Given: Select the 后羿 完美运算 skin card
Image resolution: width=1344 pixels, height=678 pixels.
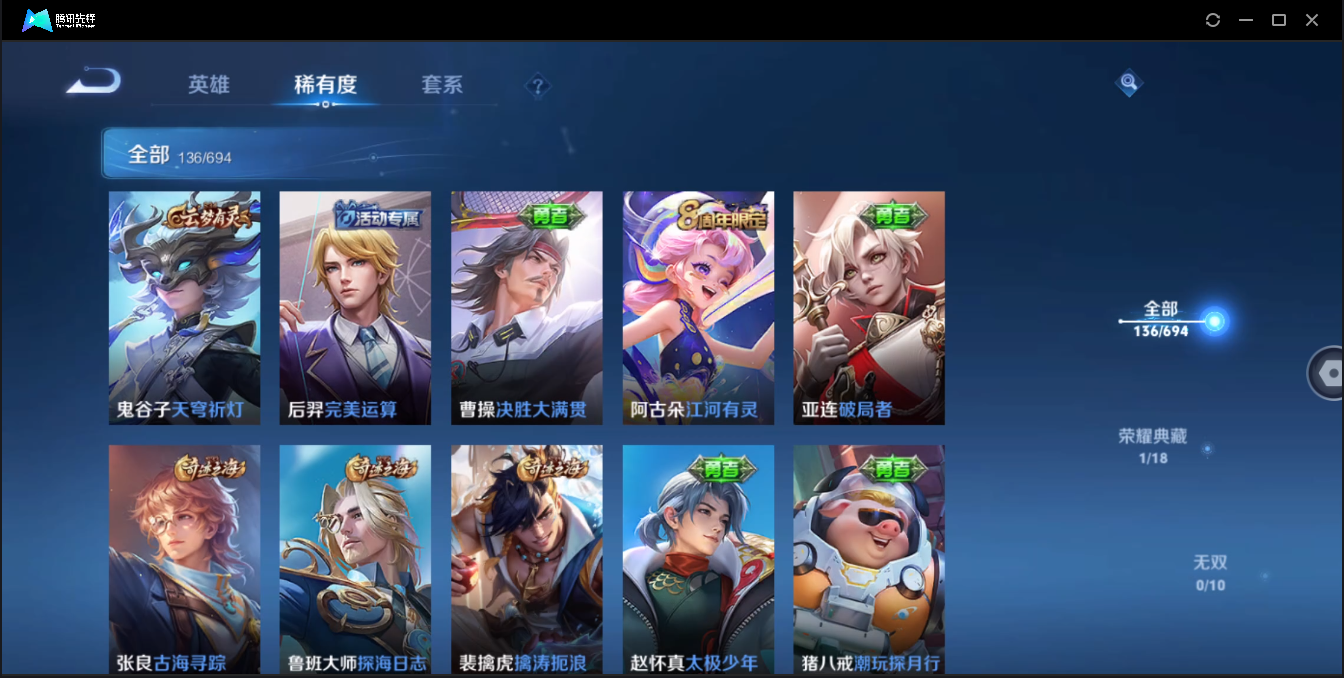Looking at the screenshot, I should [355, 308].
